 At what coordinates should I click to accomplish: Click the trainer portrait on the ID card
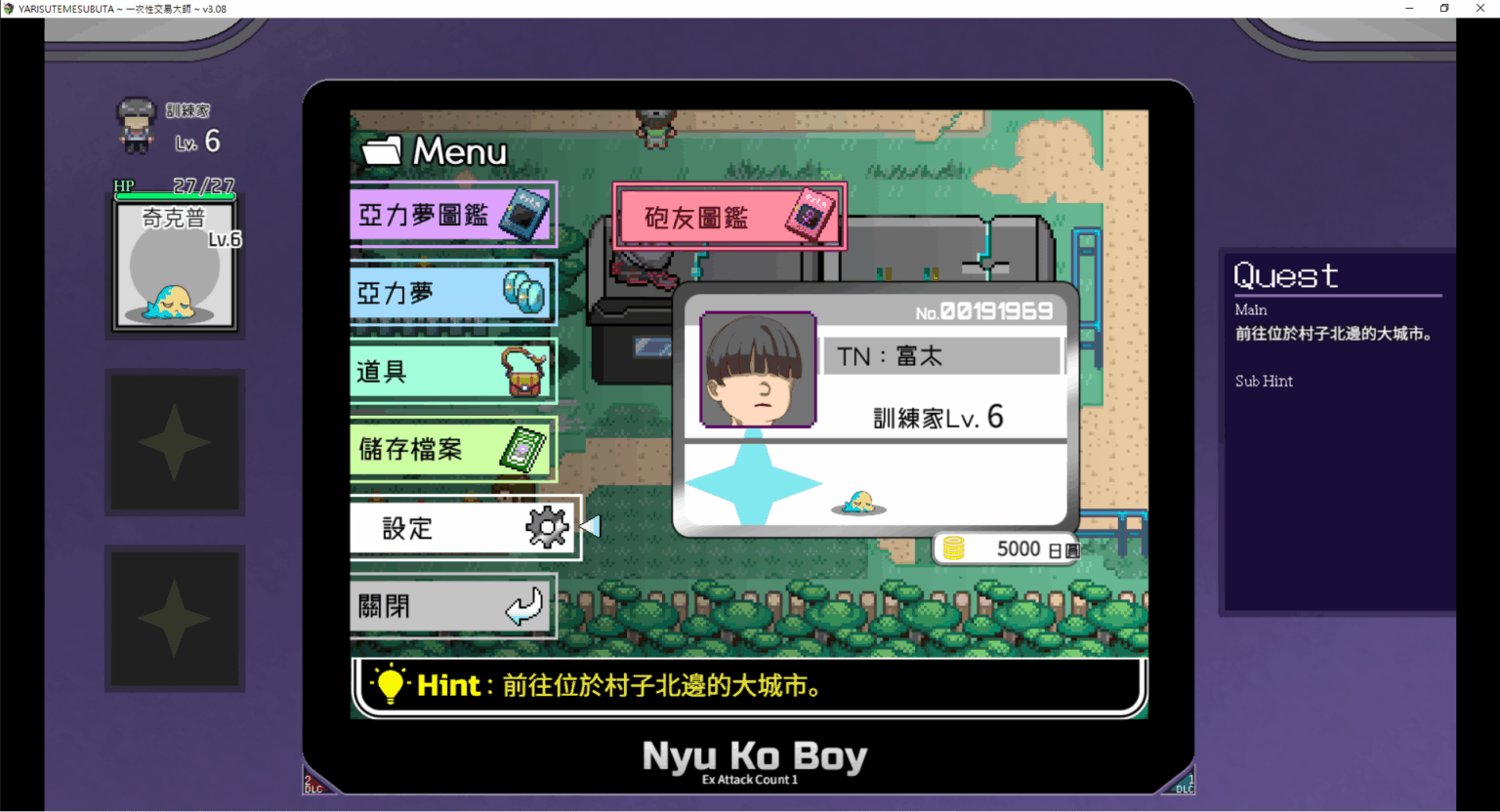coord(758,371)
